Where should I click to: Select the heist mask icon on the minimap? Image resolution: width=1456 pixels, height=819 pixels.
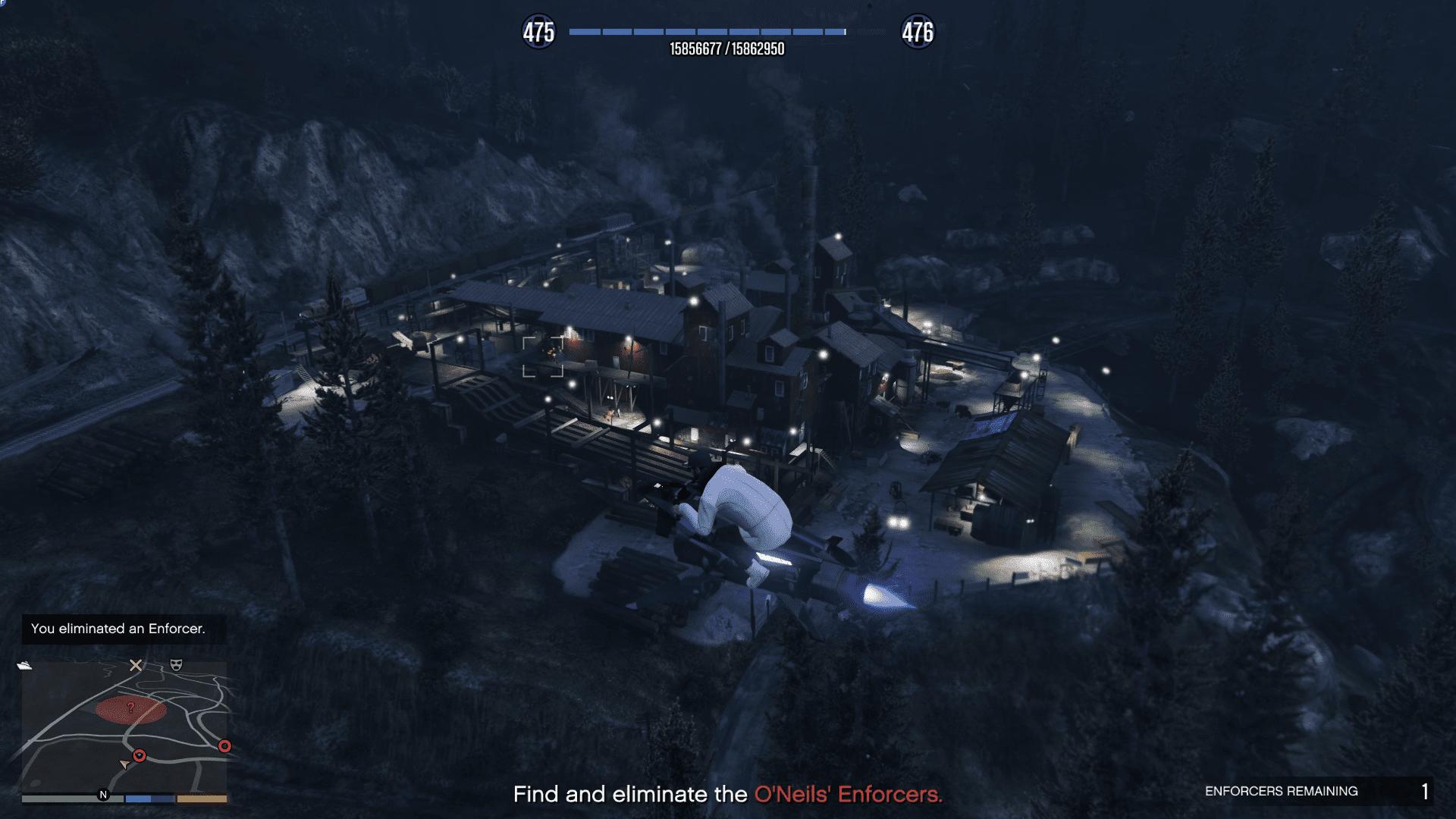point(176,665)
